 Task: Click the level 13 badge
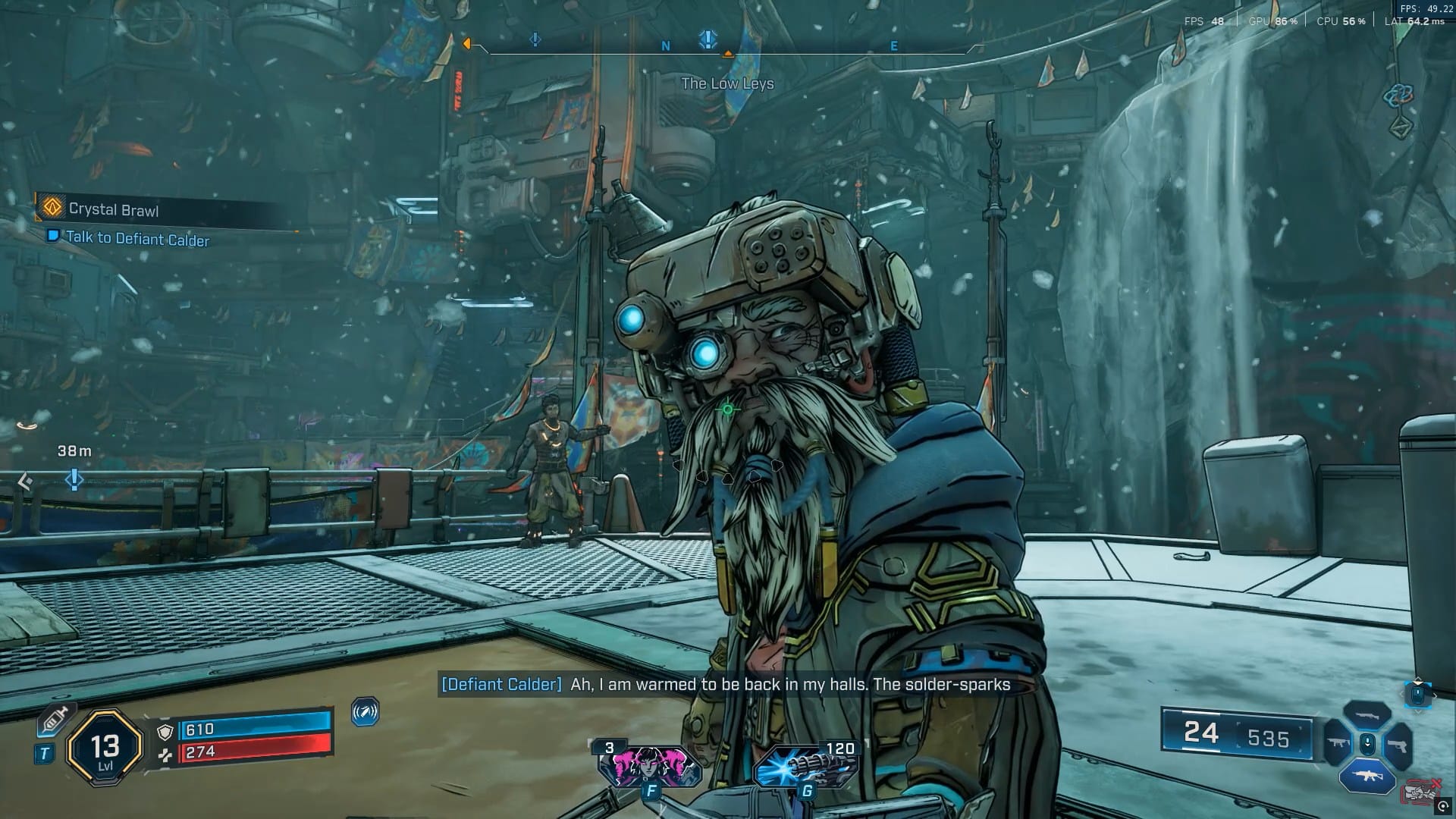[x=105, y=750]
